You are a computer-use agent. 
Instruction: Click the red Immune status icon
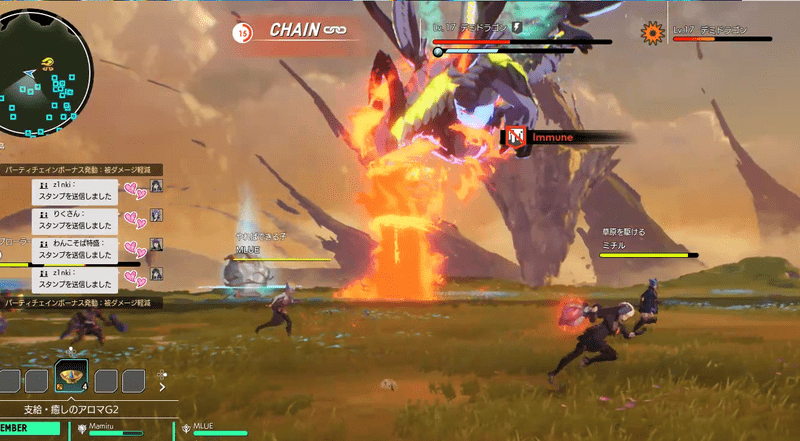pyautogui.click(x=516, y=137)
